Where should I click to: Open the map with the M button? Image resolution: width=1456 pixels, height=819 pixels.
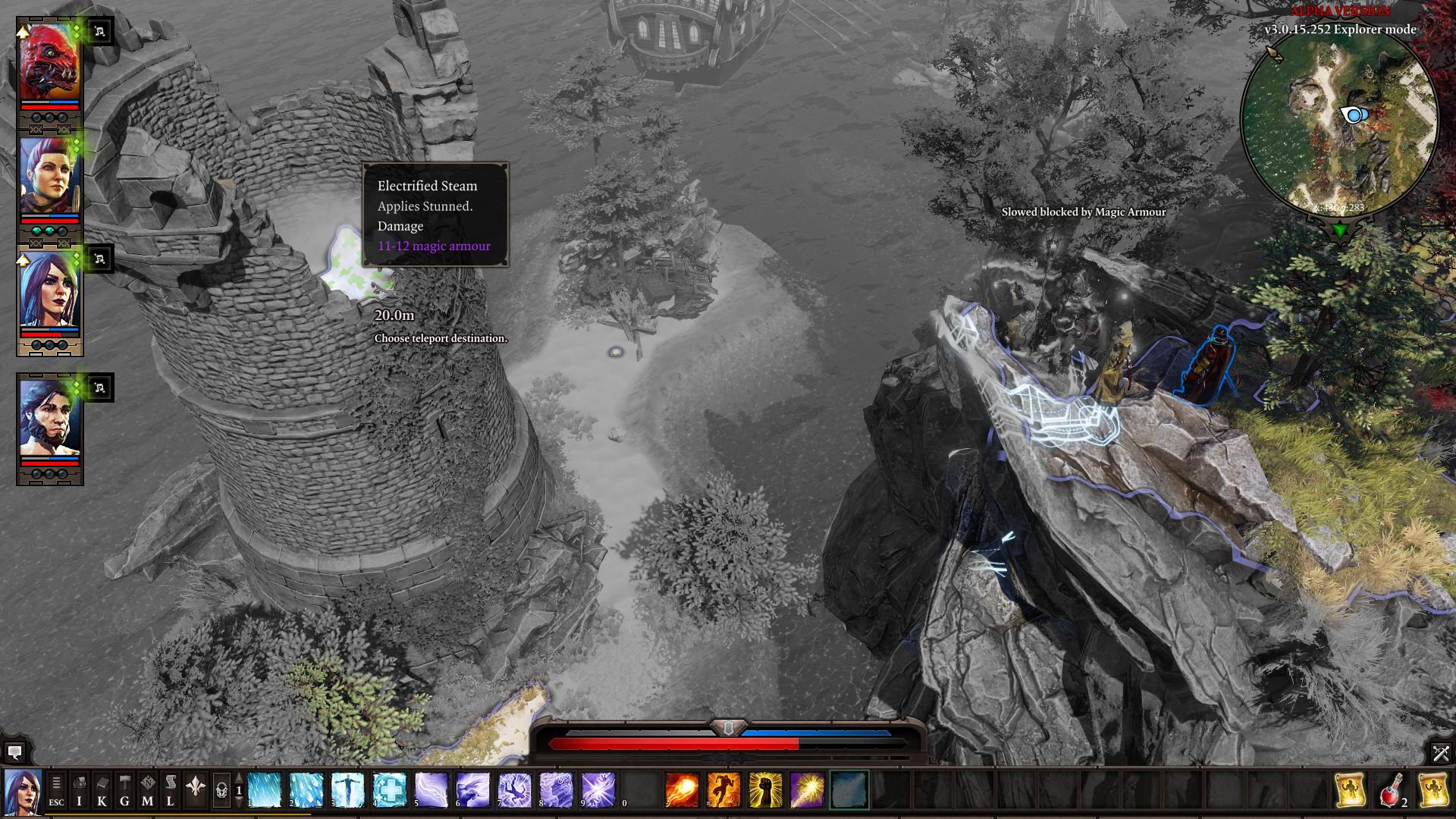click(147, 790)
